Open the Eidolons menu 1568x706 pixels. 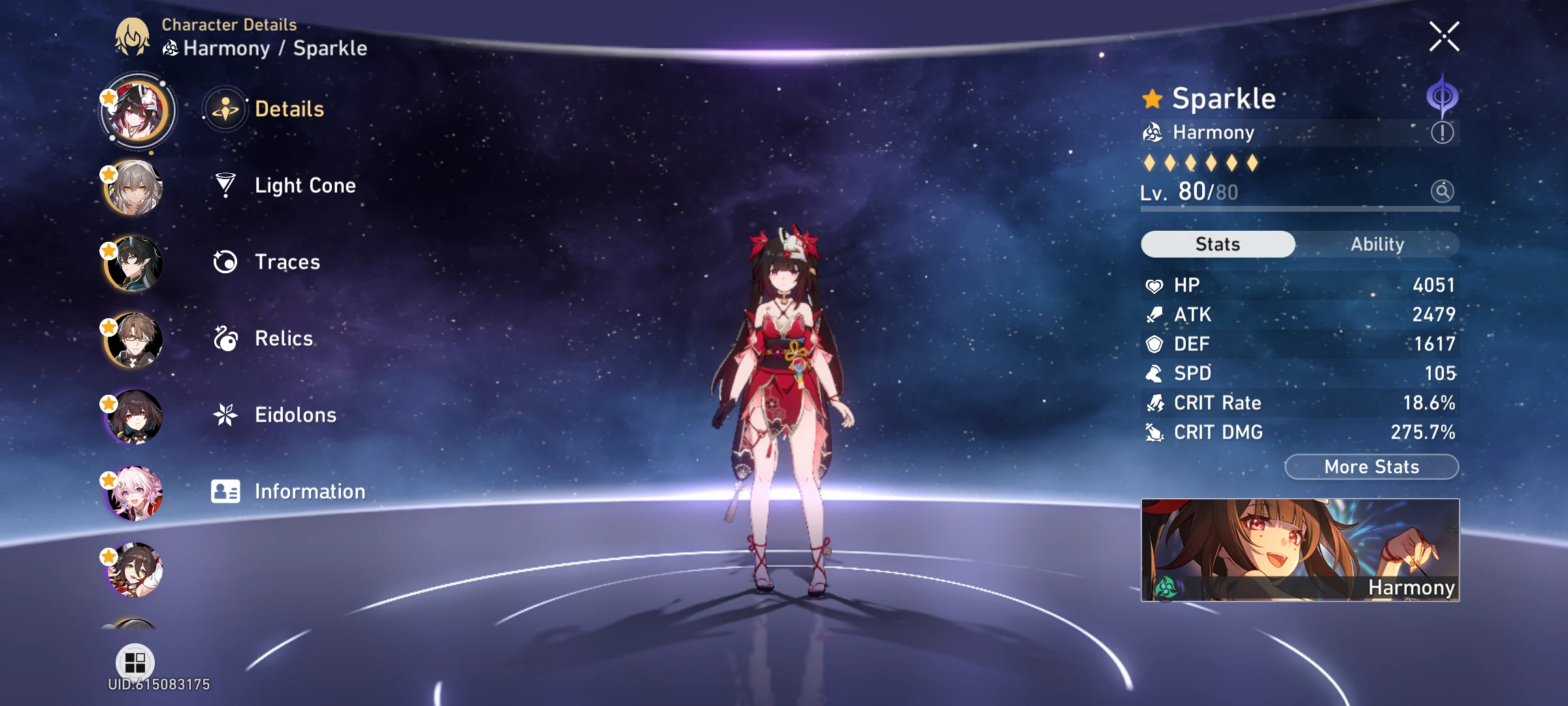click(x=295, y=414)
